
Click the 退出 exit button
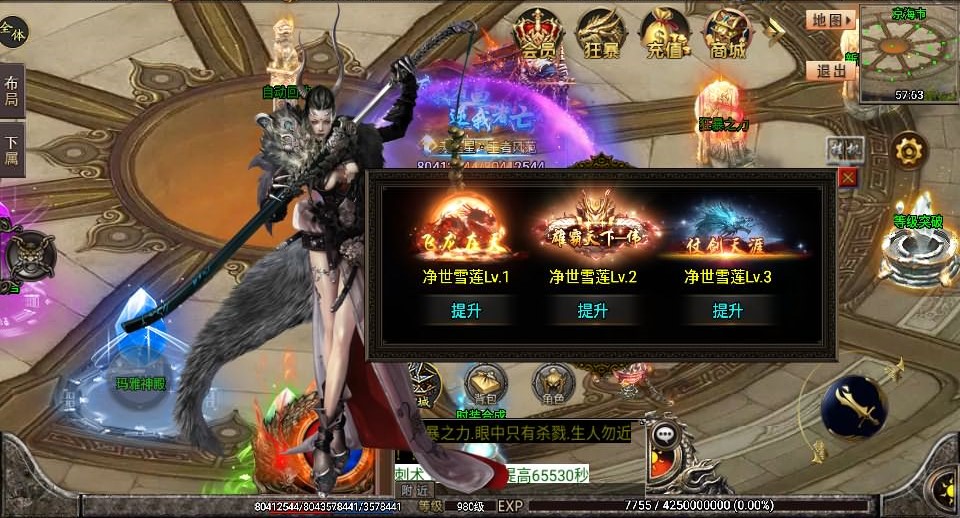(830, 70)
